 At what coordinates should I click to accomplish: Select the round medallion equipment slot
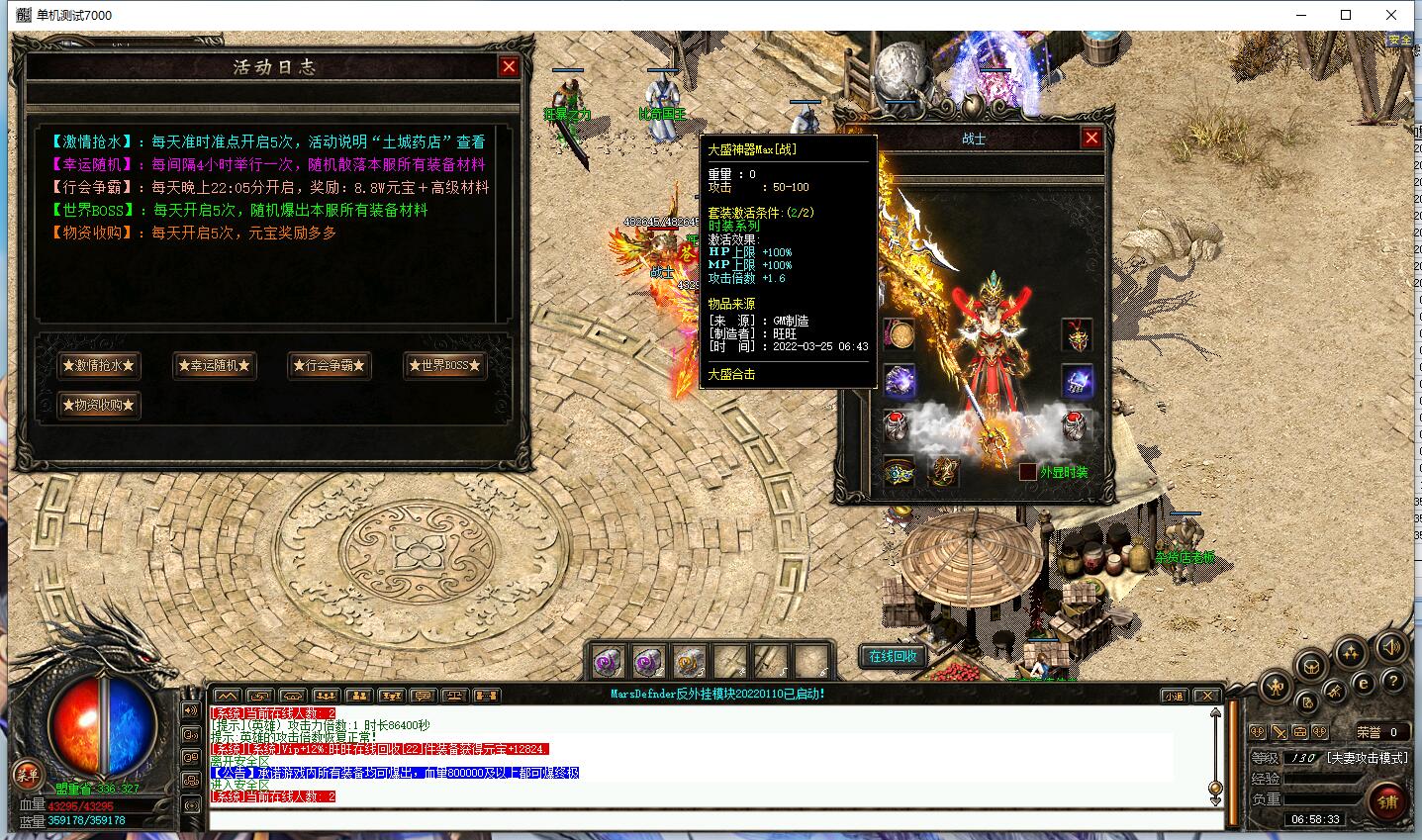[x=900, y=335]
